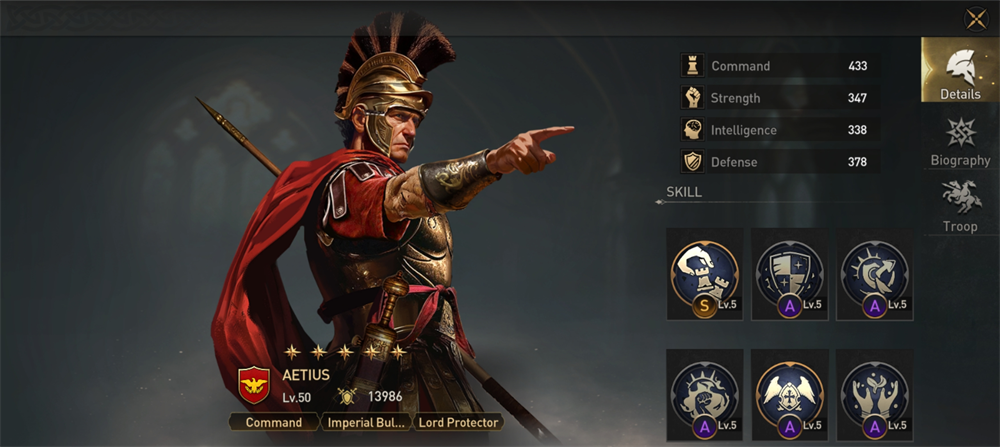Select the Lord Protector tag

click(457, 422)
